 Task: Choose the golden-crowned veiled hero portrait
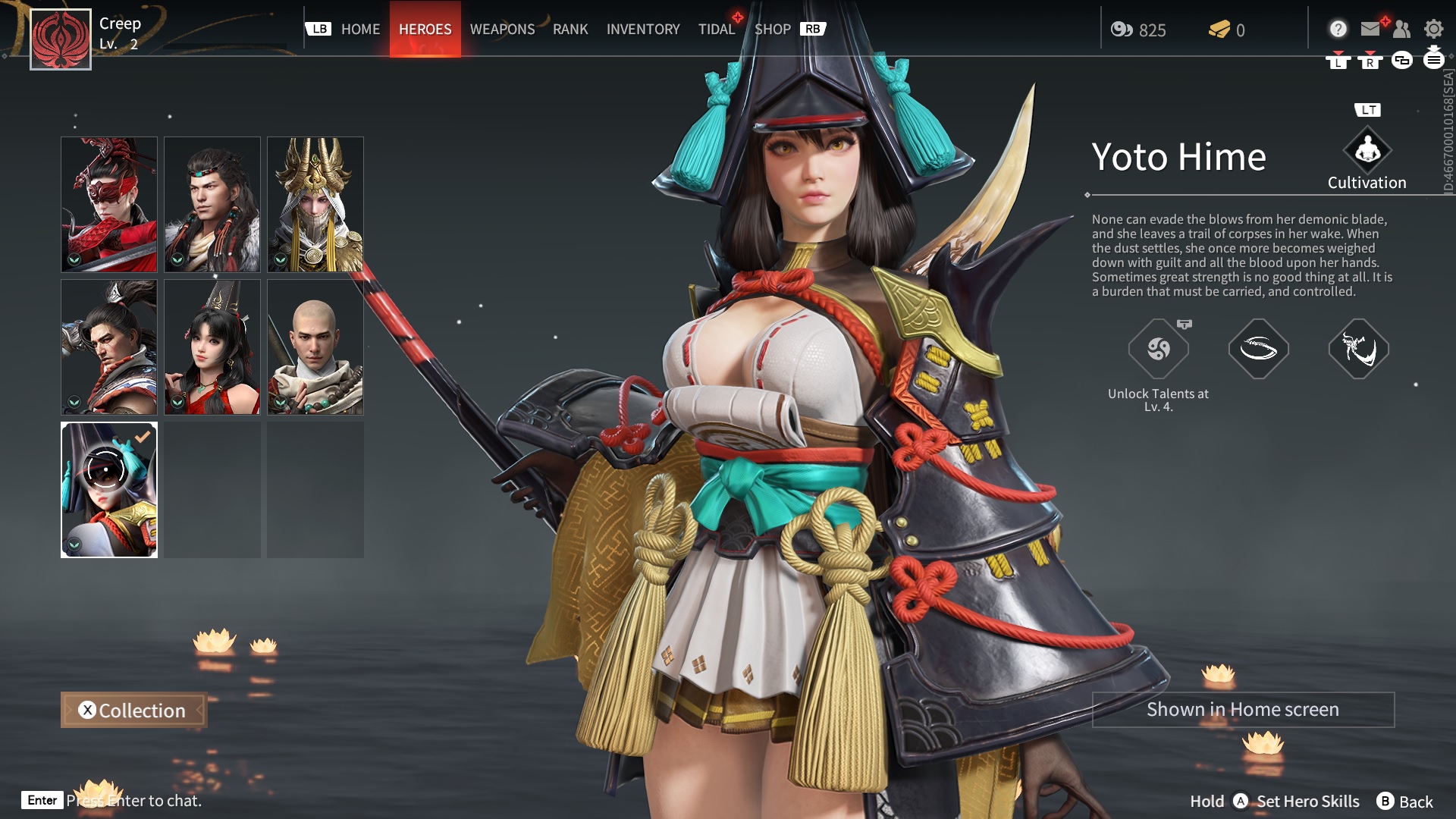(x=315, y=204)
